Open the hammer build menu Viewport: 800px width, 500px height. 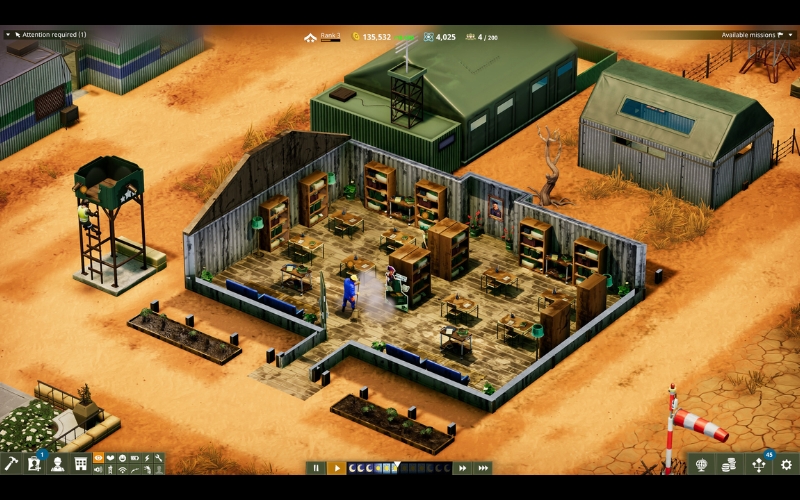11,464
